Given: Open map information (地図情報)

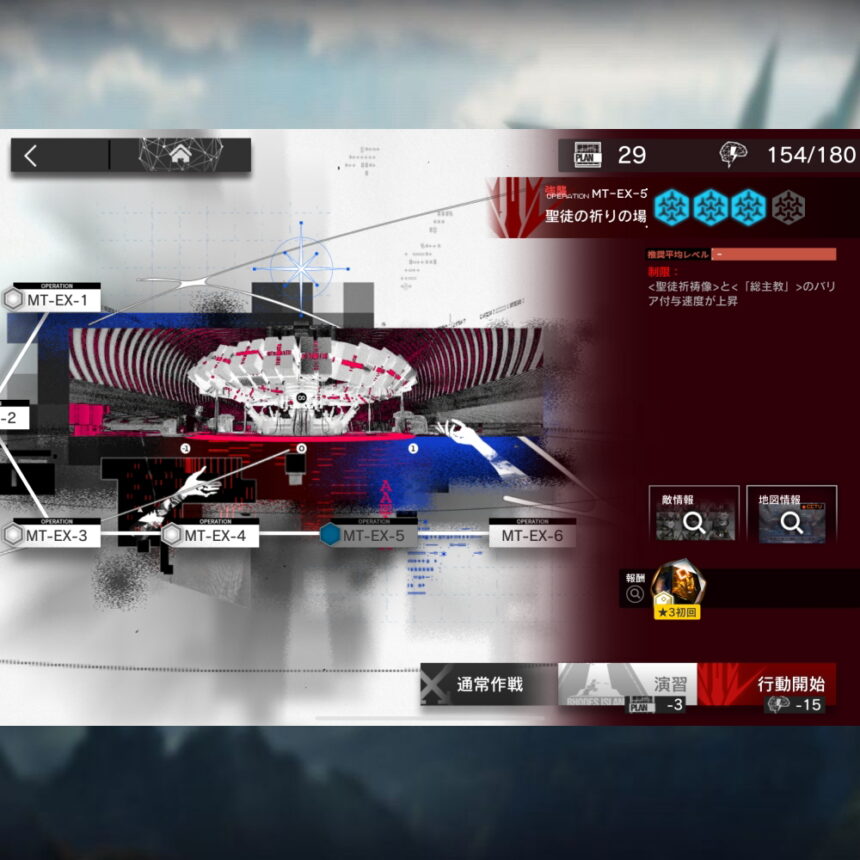Looking at the screenshot, I should coord(791,513).
